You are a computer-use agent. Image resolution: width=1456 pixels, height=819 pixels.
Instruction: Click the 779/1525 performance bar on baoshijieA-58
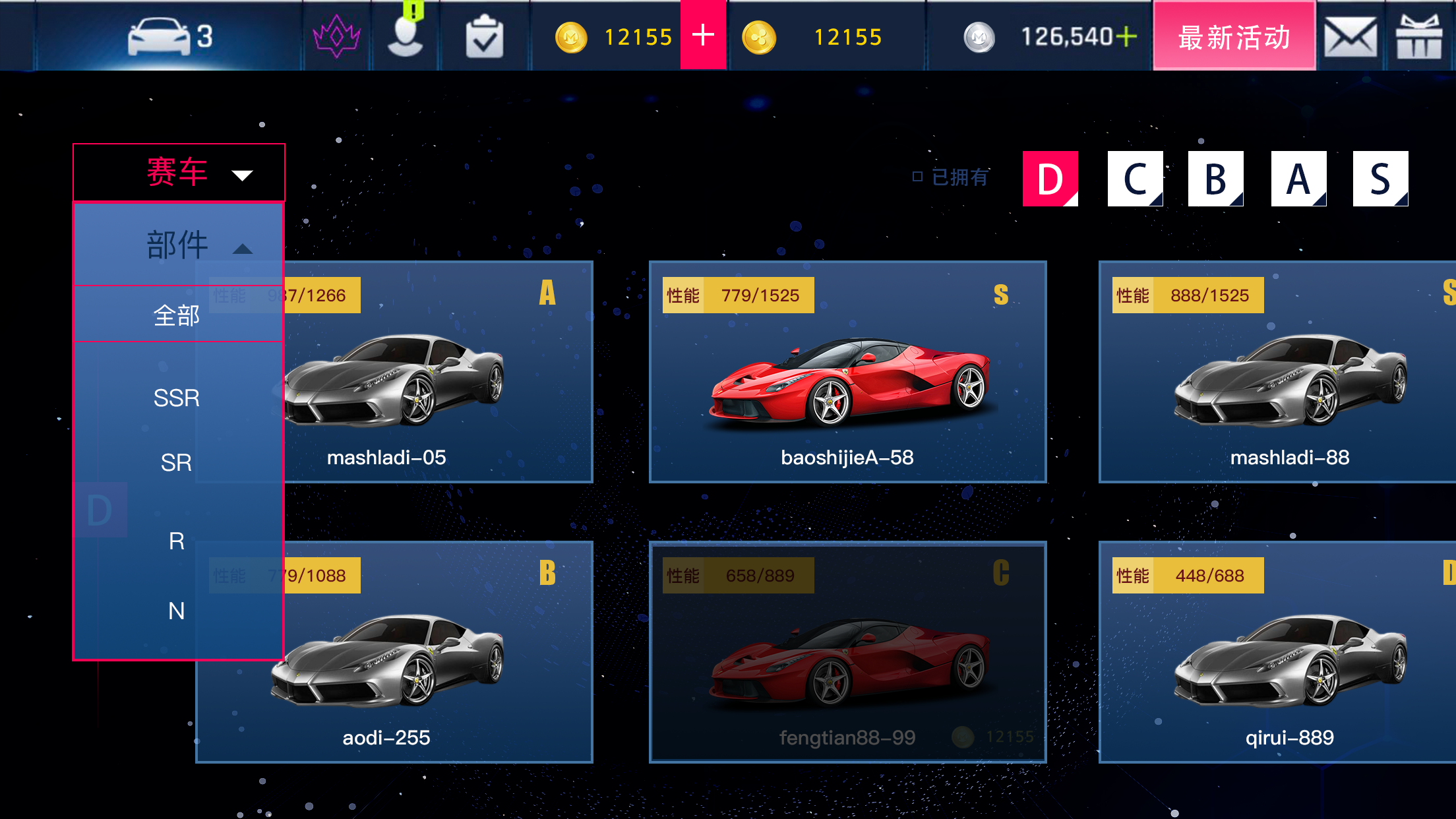click(x=738, y=295)
